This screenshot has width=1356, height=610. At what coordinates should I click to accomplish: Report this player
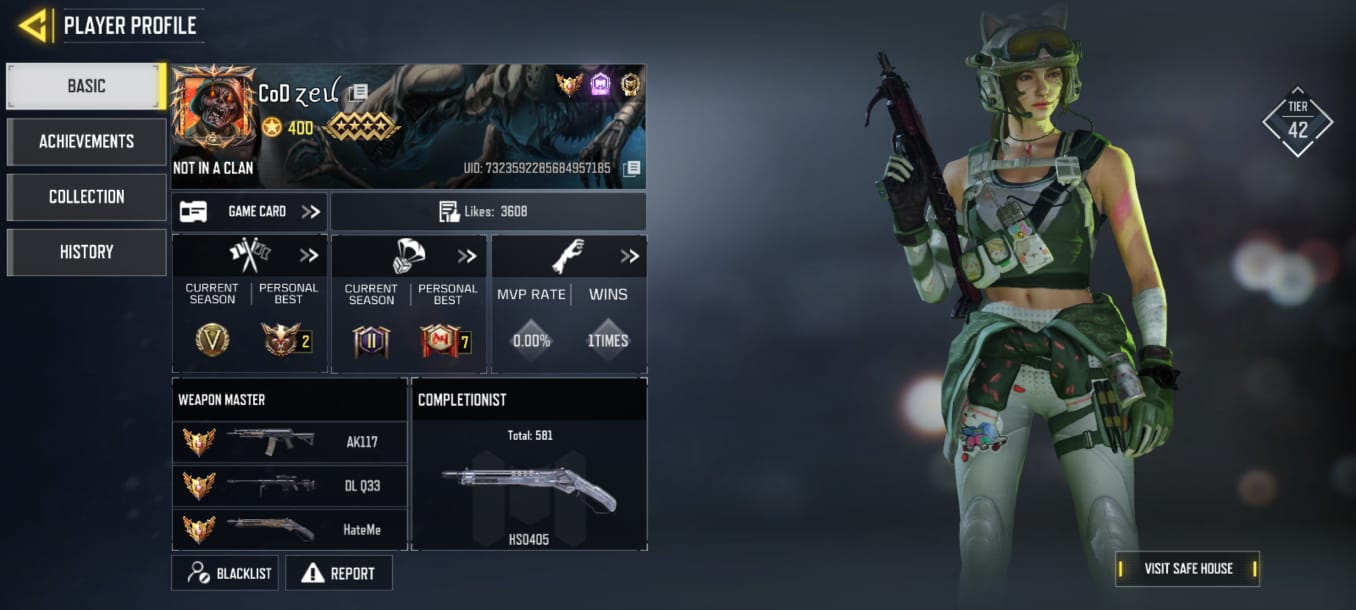339,573
